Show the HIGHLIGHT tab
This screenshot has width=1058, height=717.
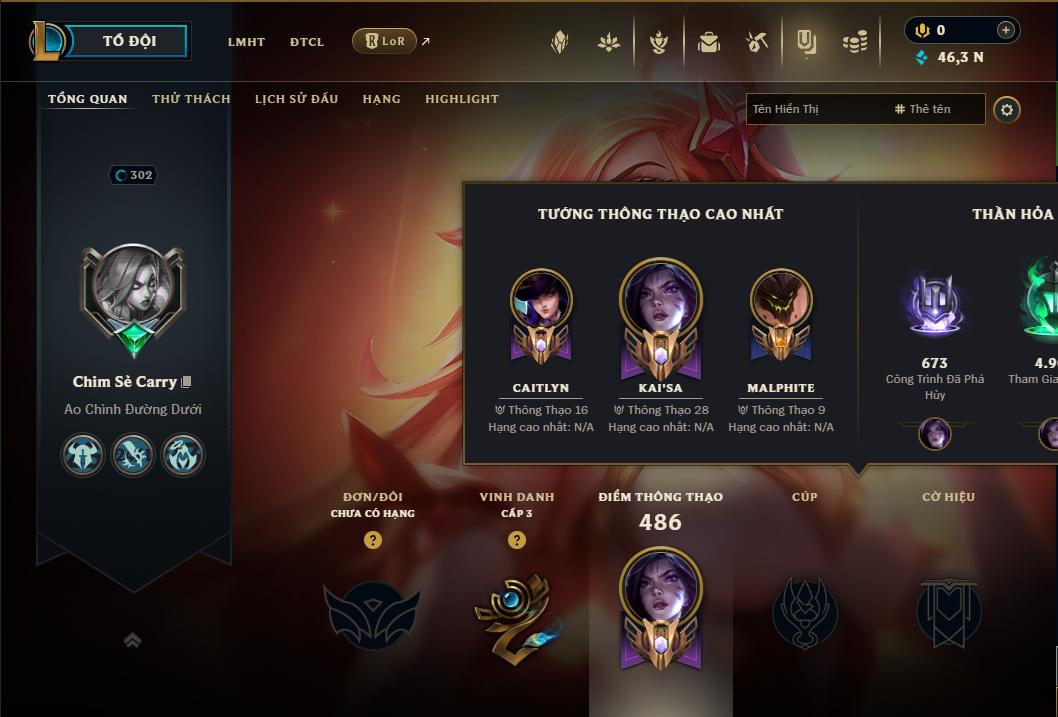coord(461,99)
